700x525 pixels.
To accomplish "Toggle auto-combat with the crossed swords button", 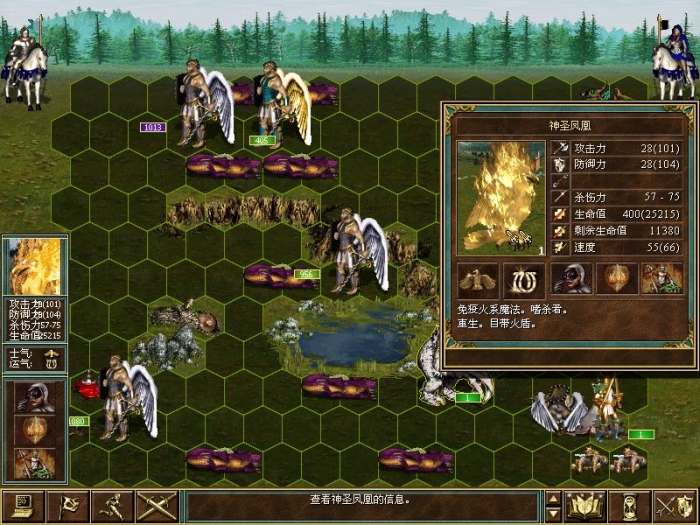I will click(157, 506).
